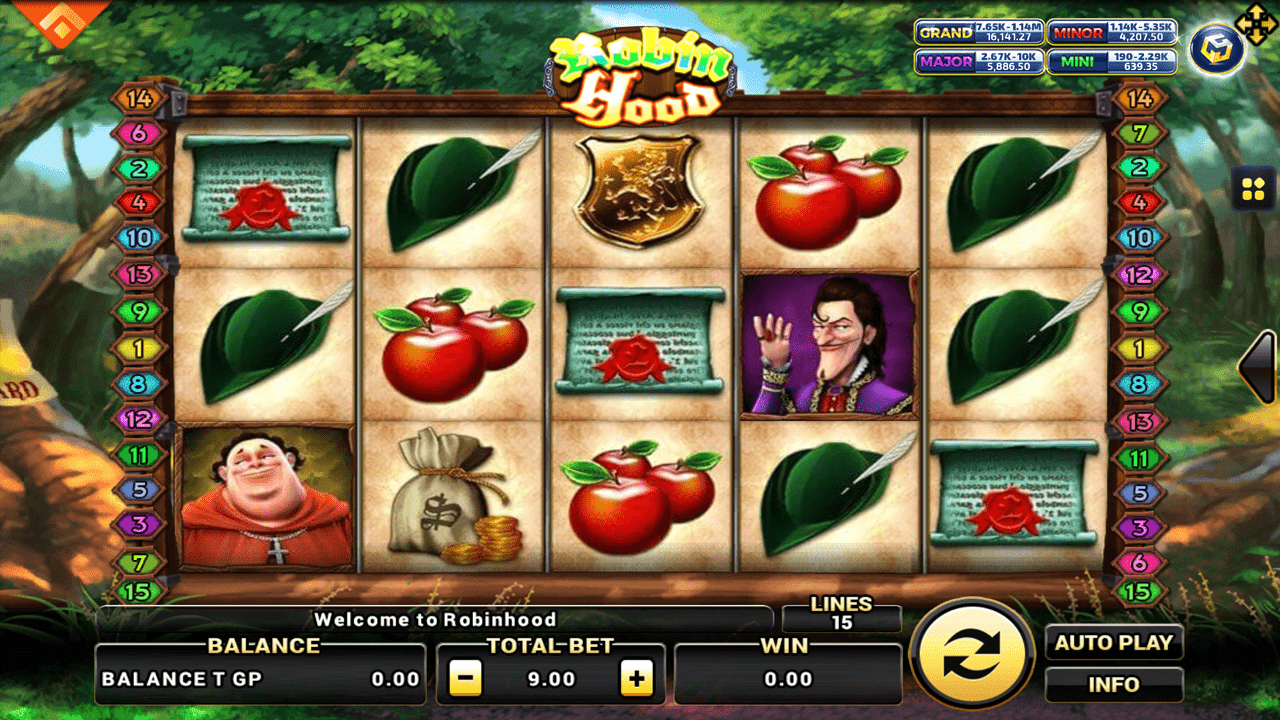Viewport: 1280px width, 720px height.
Task: Spin the reels with the gold button
Action: click(x=972, y=654)
